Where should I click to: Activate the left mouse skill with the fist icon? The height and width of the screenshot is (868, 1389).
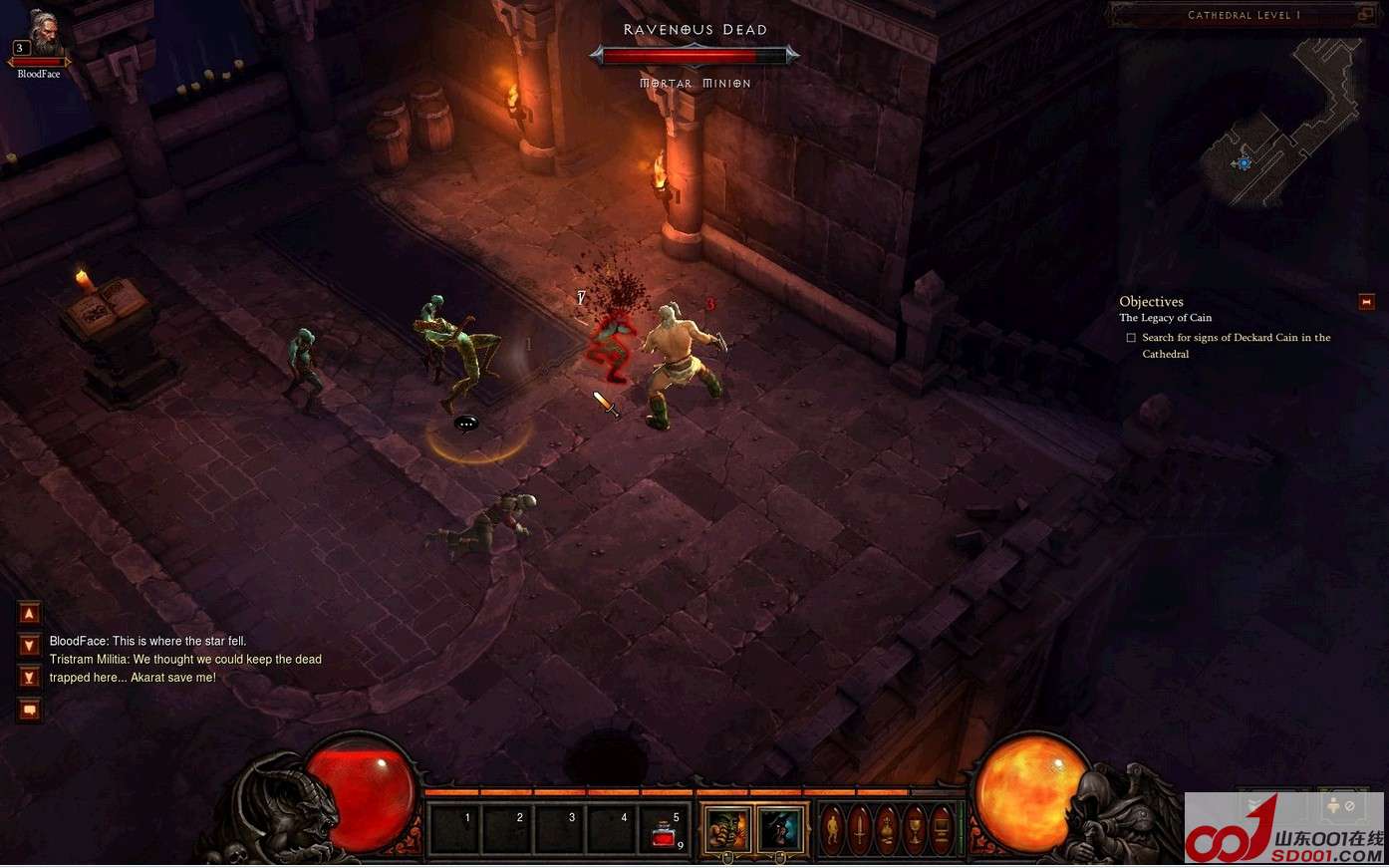click(x=727, y=829)
